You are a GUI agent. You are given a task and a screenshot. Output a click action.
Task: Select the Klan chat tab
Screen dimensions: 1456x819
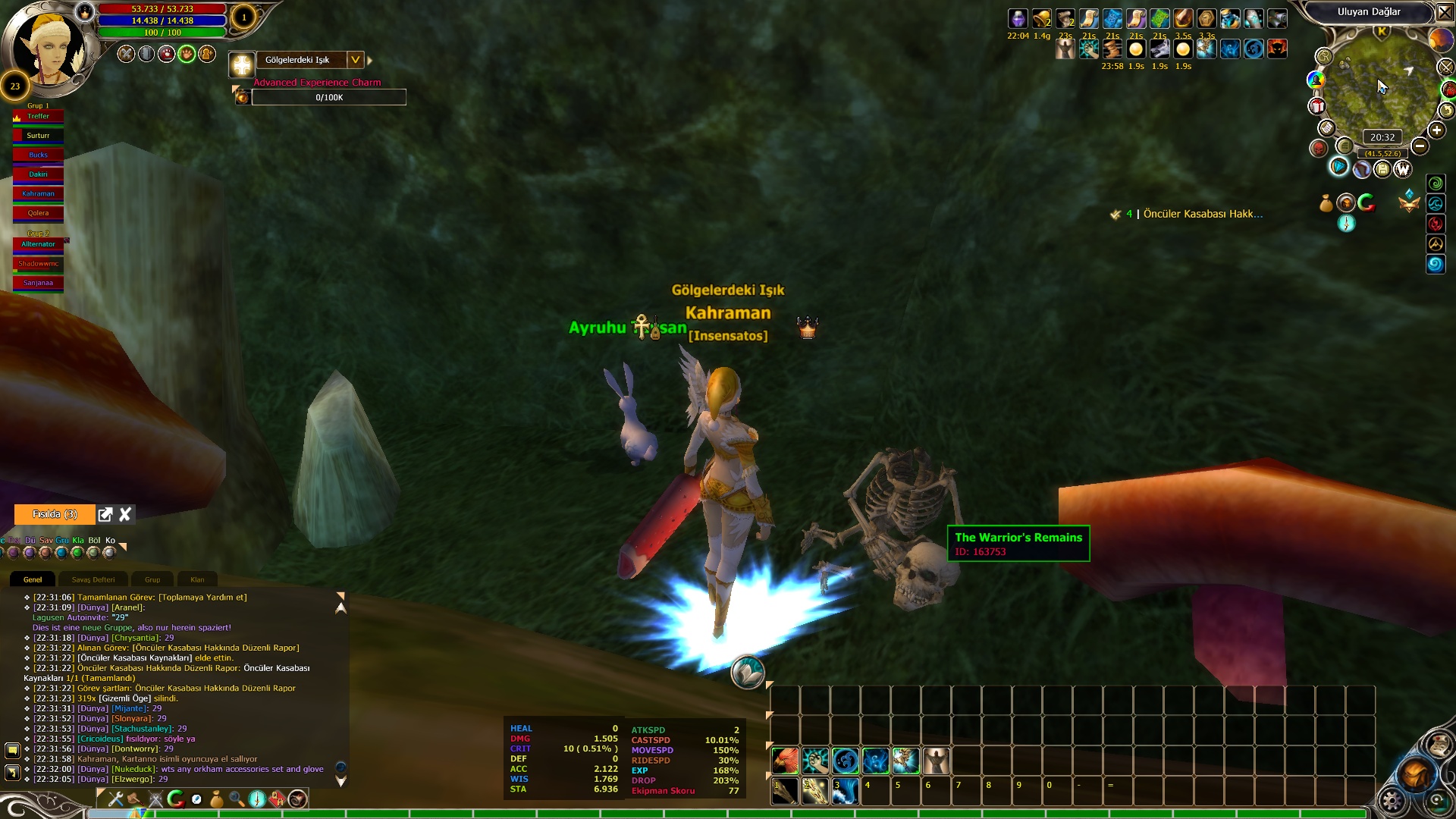pyautogui.click(x=197, y=579)
